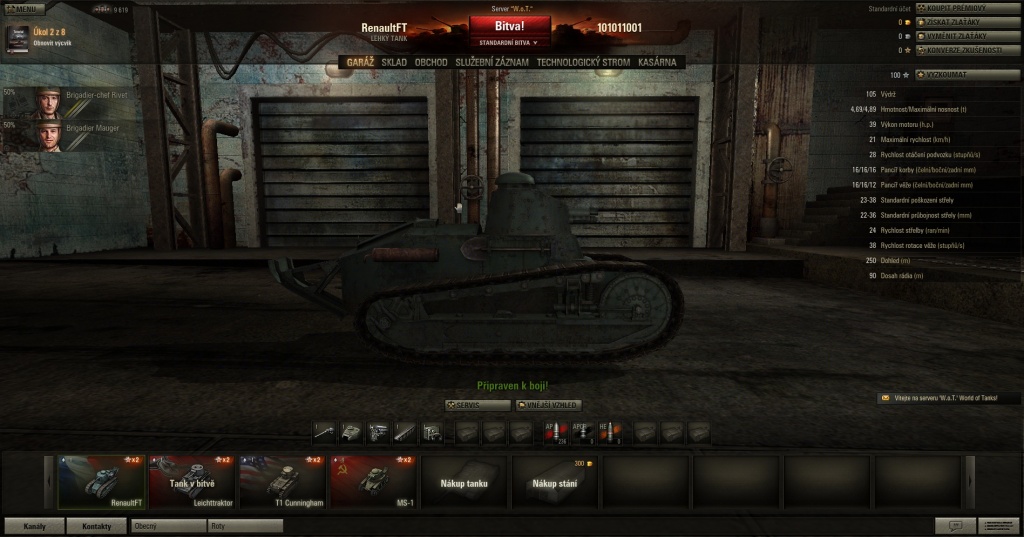The width and height of the screenshot is (1024, 537).
Task: Select the T1 Cunningham tank
Action: (282, 481)
